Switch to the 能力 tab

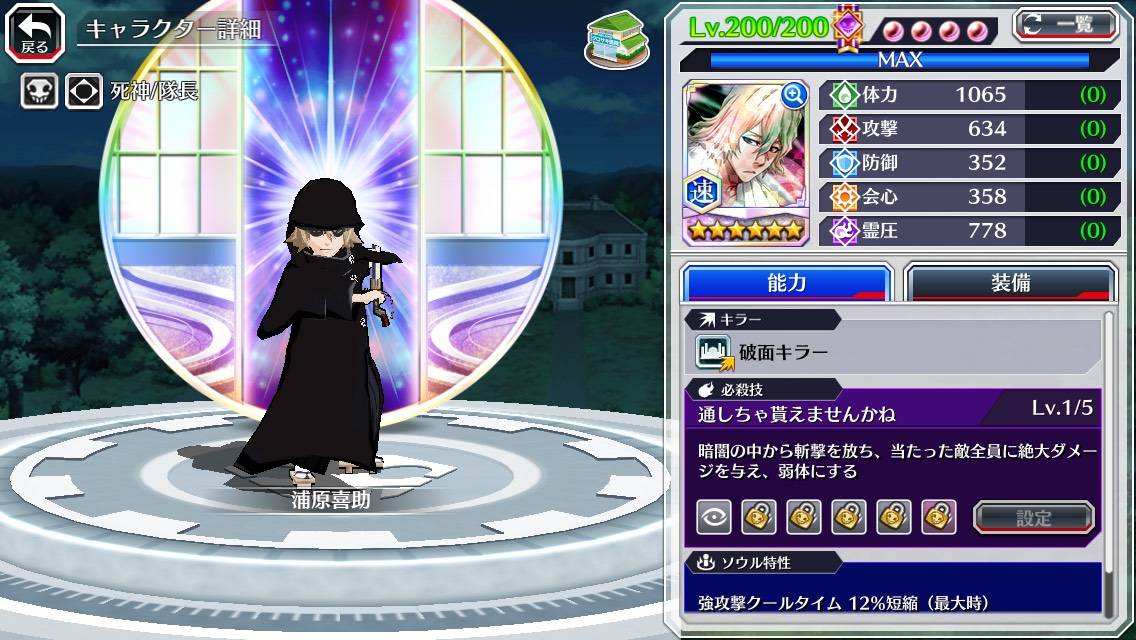pos(786,283)
